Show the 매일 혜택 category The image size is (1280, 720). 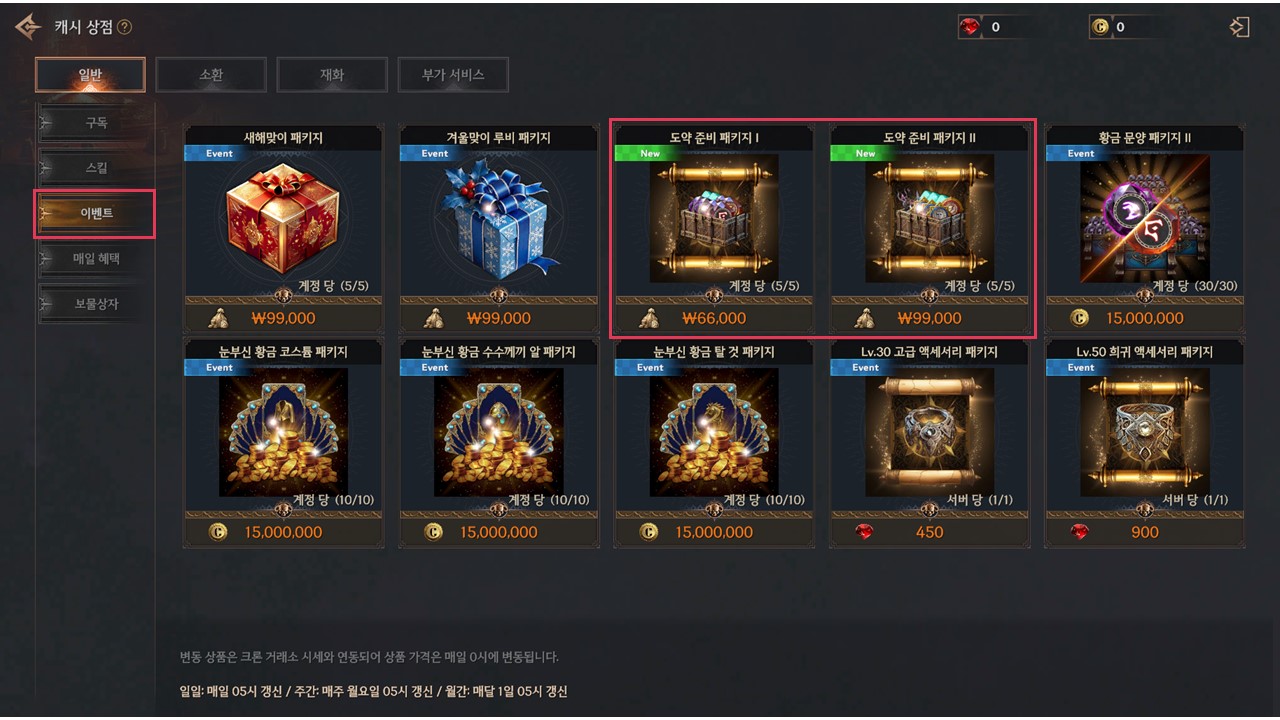coord(95,259)
